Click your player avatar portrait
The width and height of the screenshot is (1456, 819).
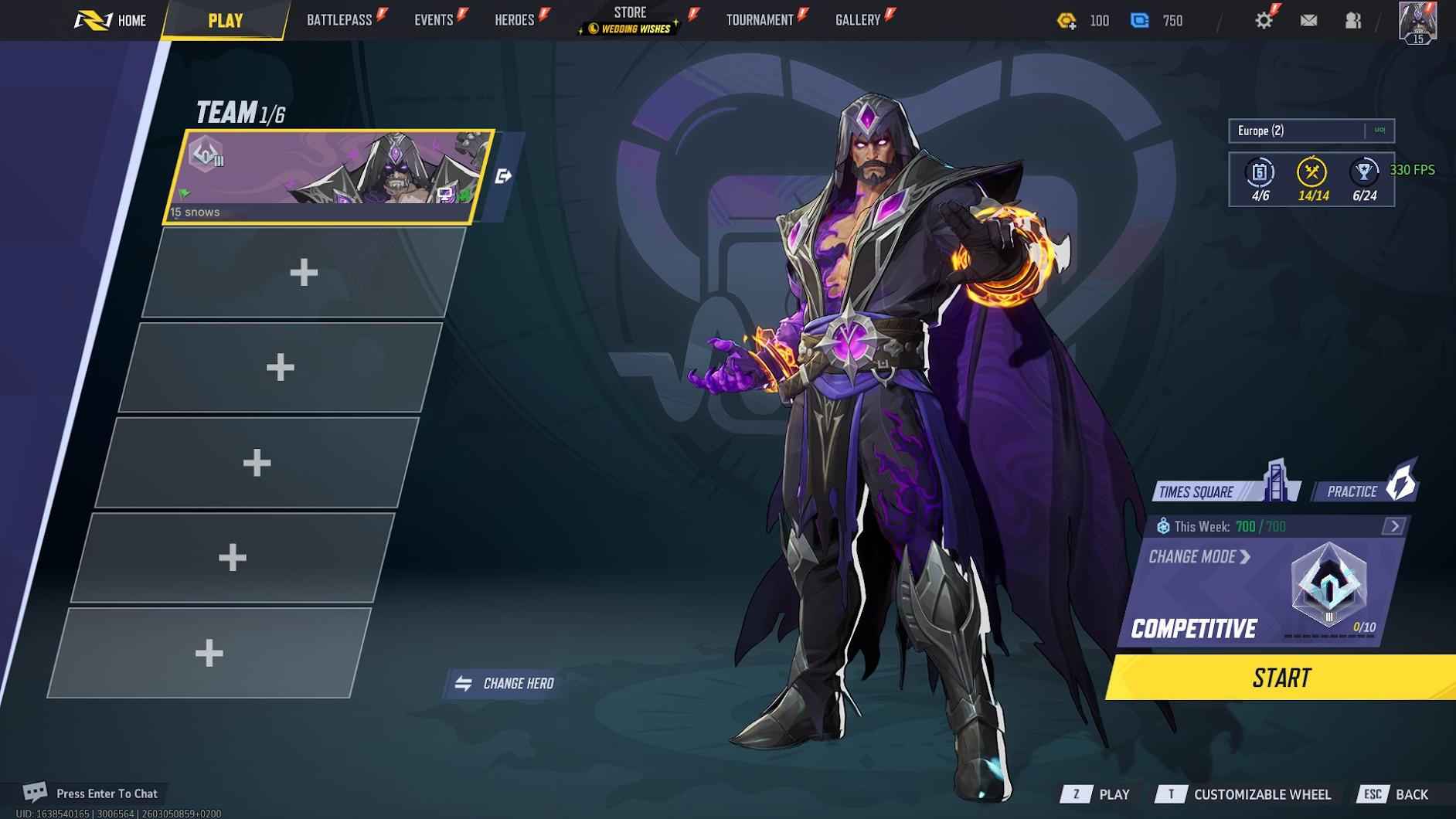tap(1418, 20)
